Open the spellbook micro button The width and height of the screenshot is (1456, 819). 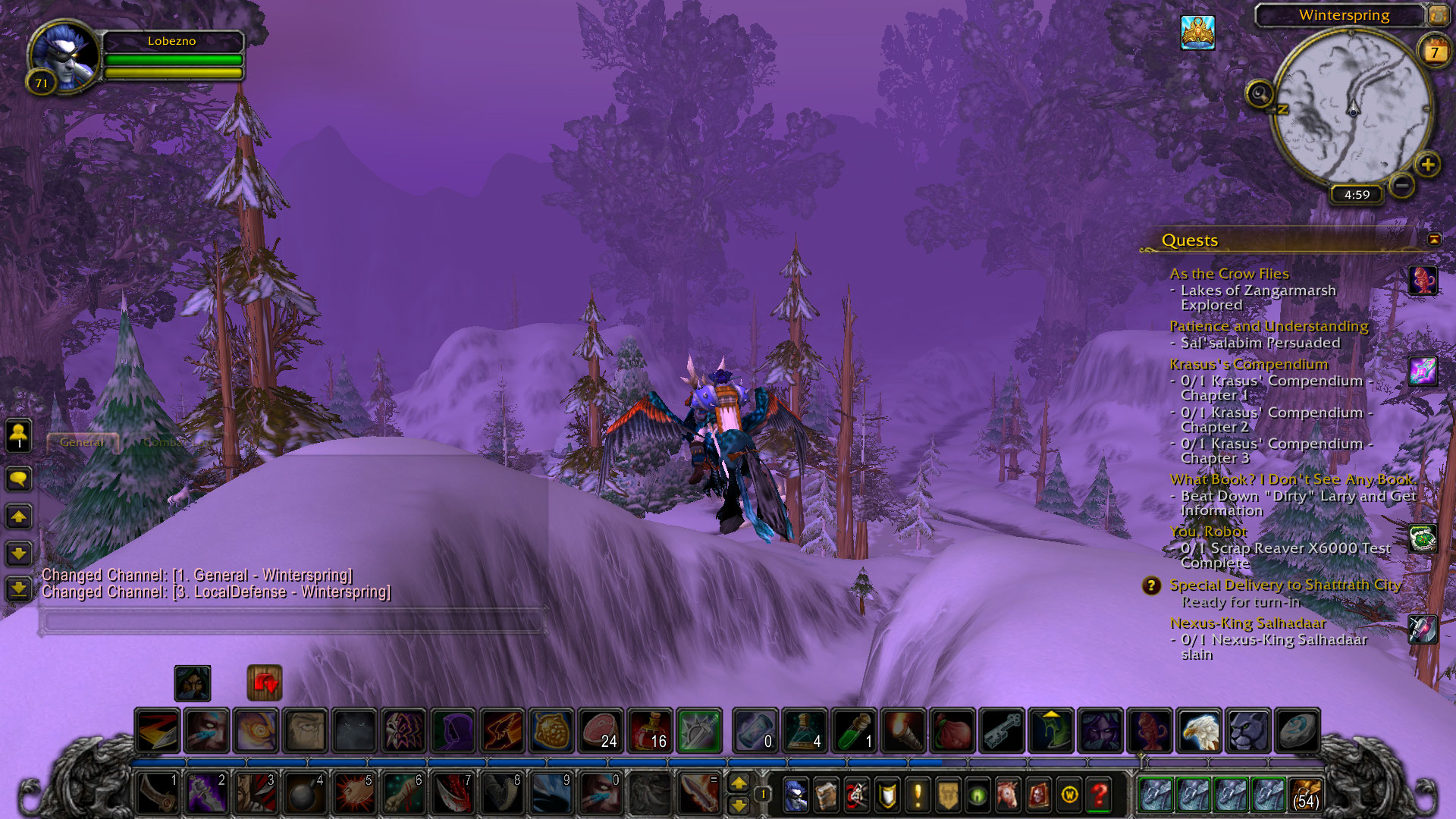pyautogui.click(x=826, y=795)
